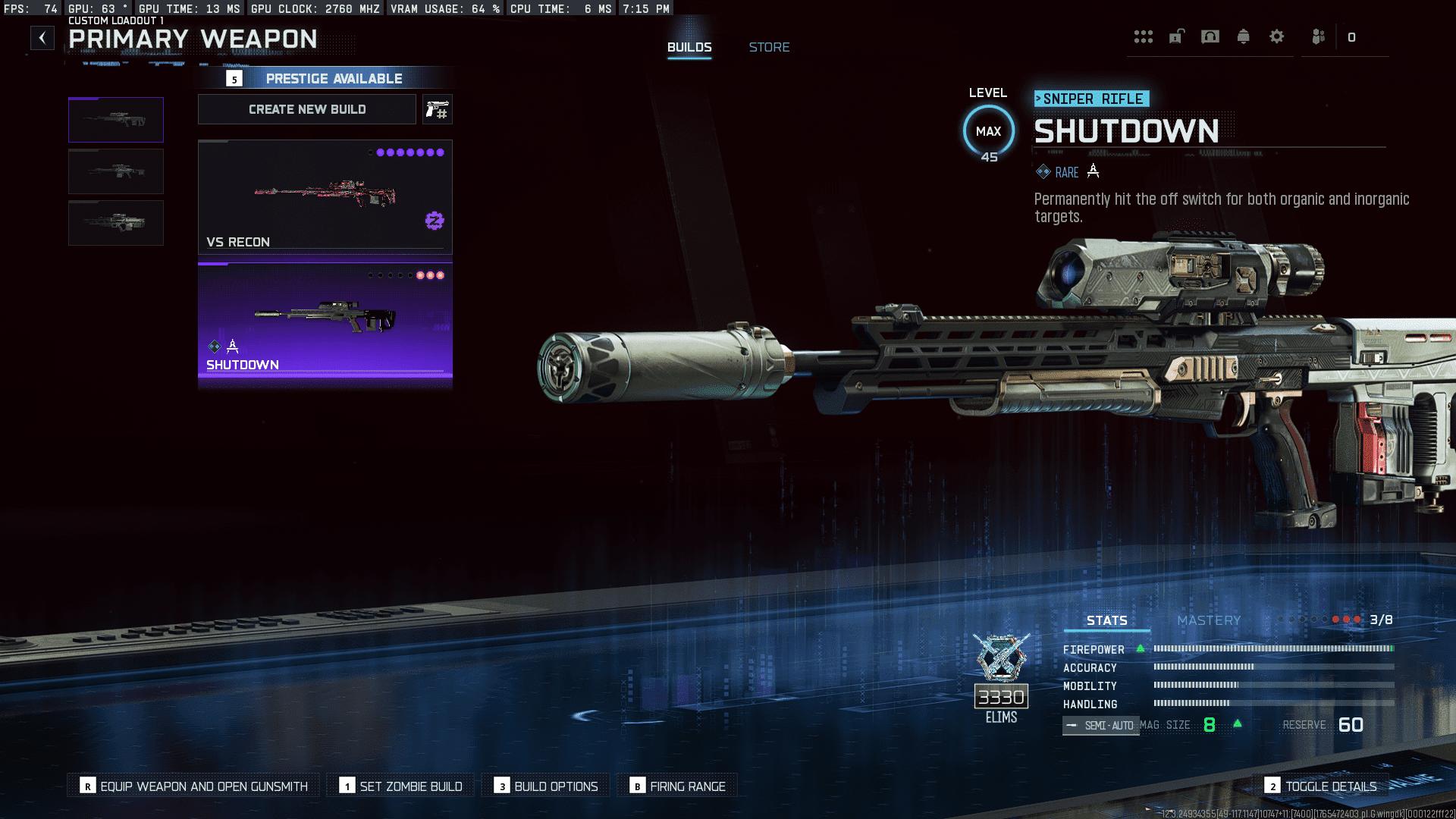Screen dimensions: 1456x819
Task: Switch to the Mastery tab
Action: [1209, 620]
